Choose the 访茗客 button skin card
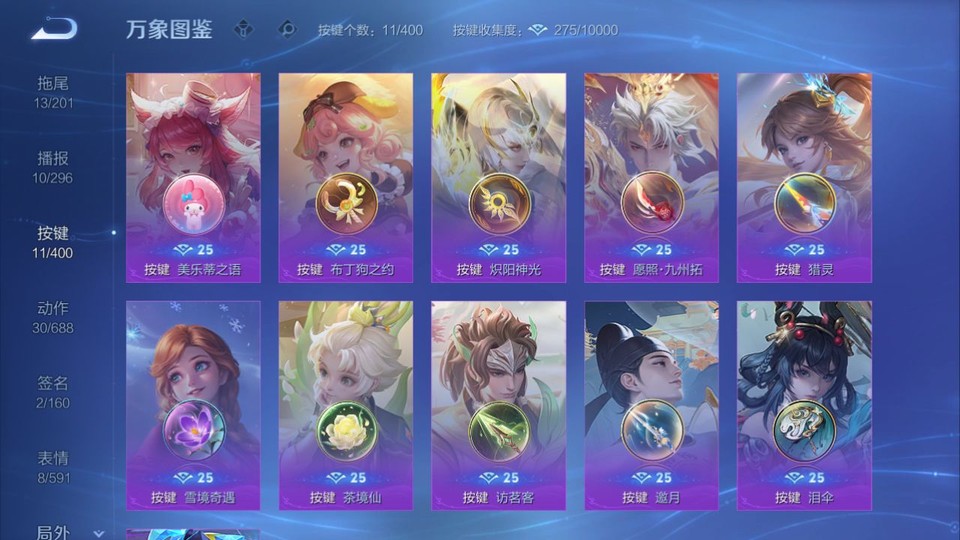Viewport: 960px width, 540px height. pos(498,405)
